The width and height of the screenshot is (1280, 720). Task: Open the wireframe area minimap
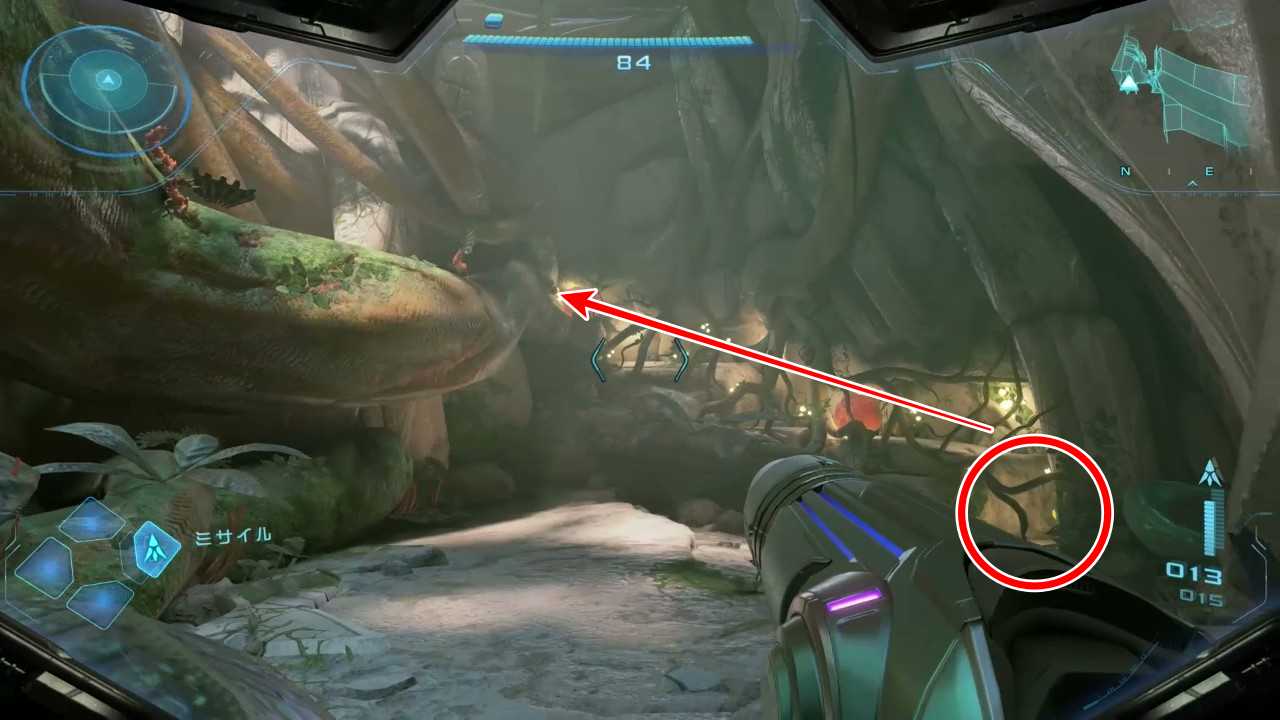(1185, 90)
